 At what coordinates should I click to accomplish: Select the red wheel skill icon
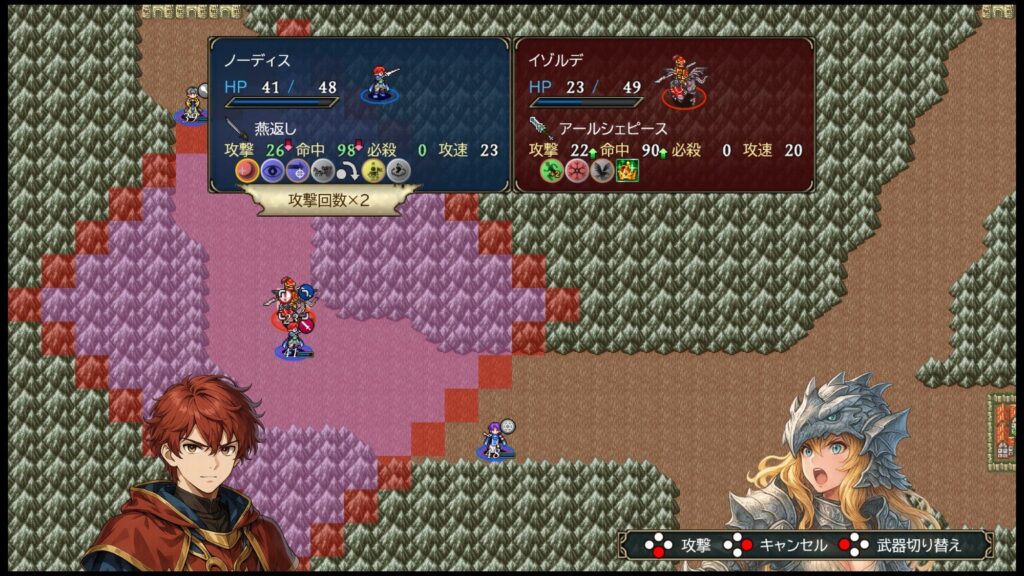coord(576,171)
